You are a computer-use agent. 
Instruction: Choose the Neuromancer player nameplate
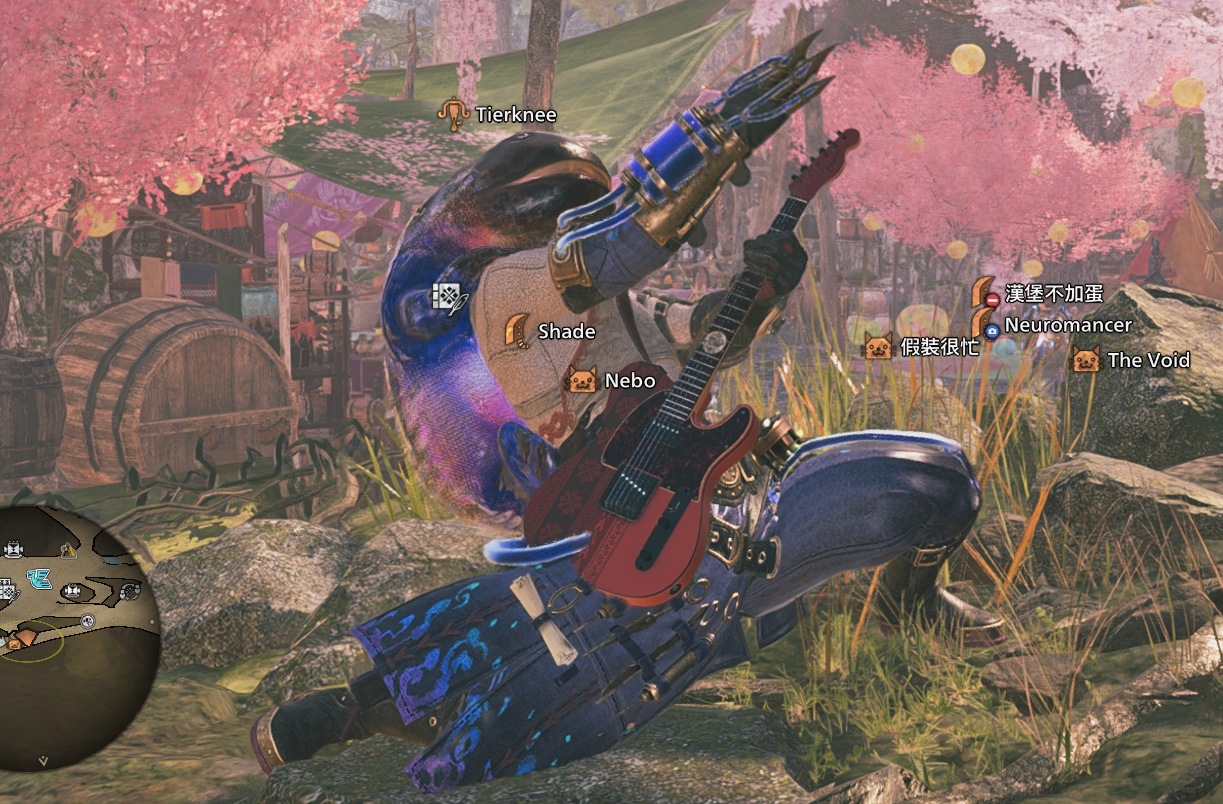(1067, 325)
